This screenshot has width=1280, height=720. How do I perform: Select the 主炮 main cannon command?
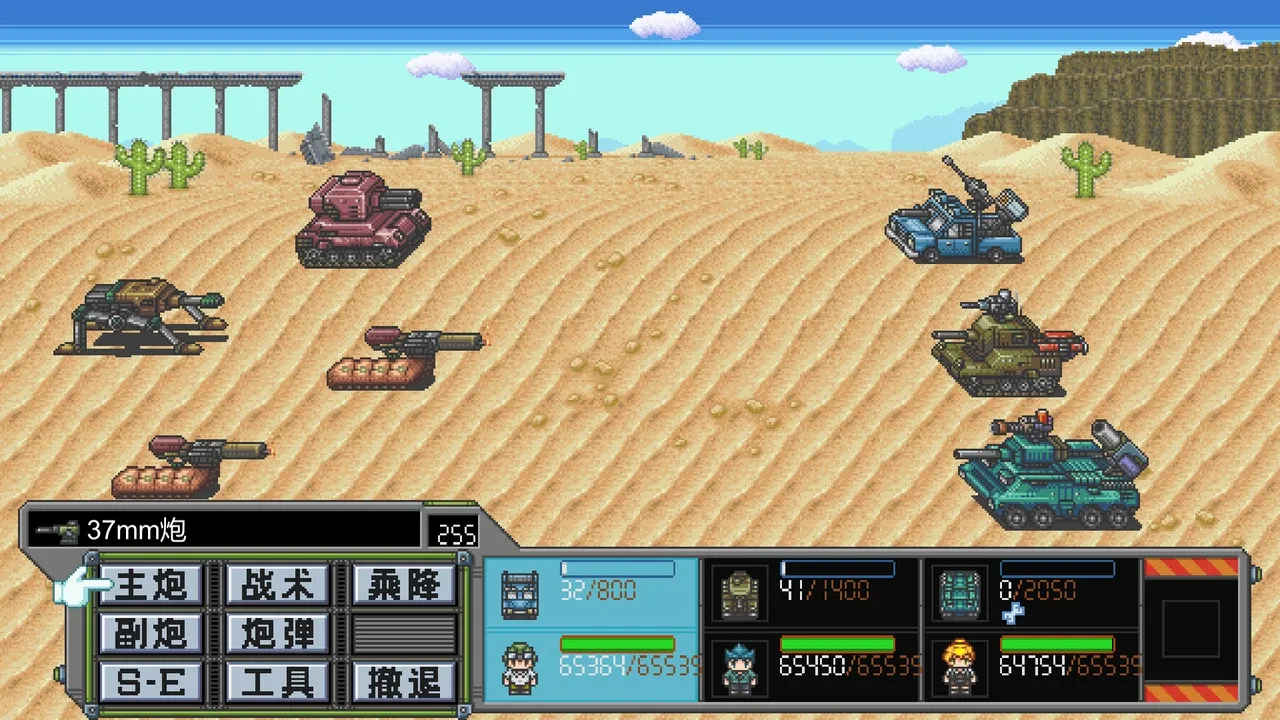pos(151,585)
